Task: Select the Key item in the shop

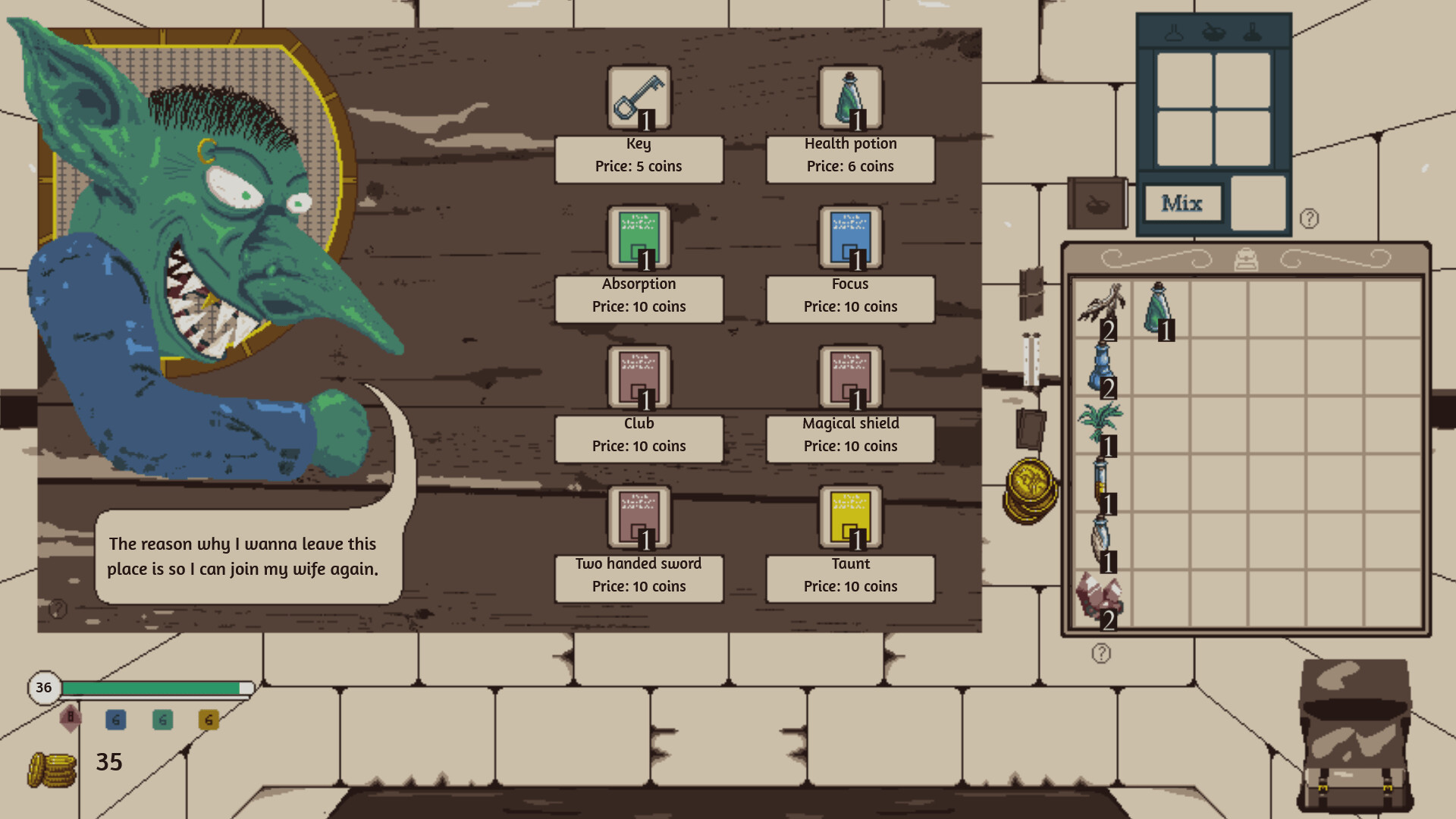Action: click(639, 97)
